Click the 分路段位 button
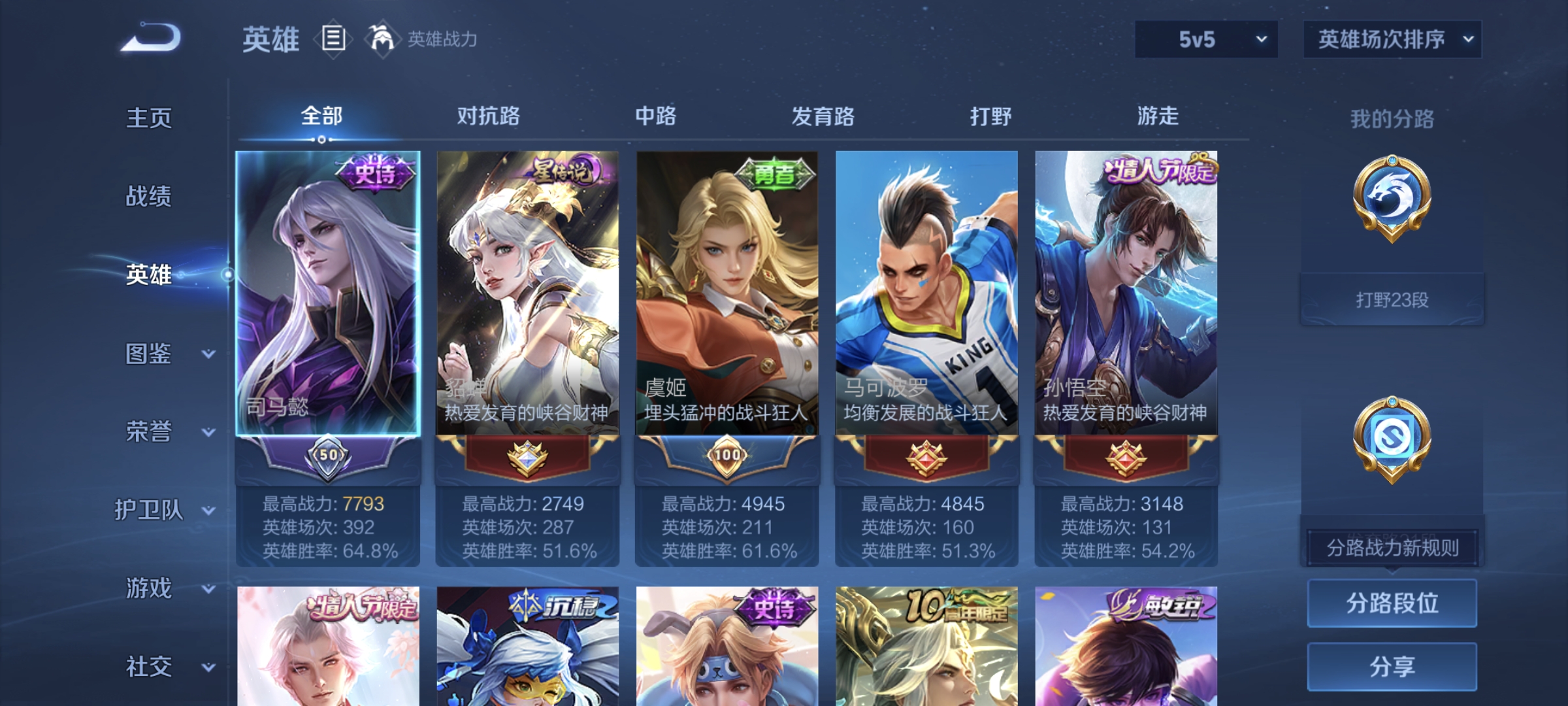The image size is (1568, 706). tap(1392, 603)
